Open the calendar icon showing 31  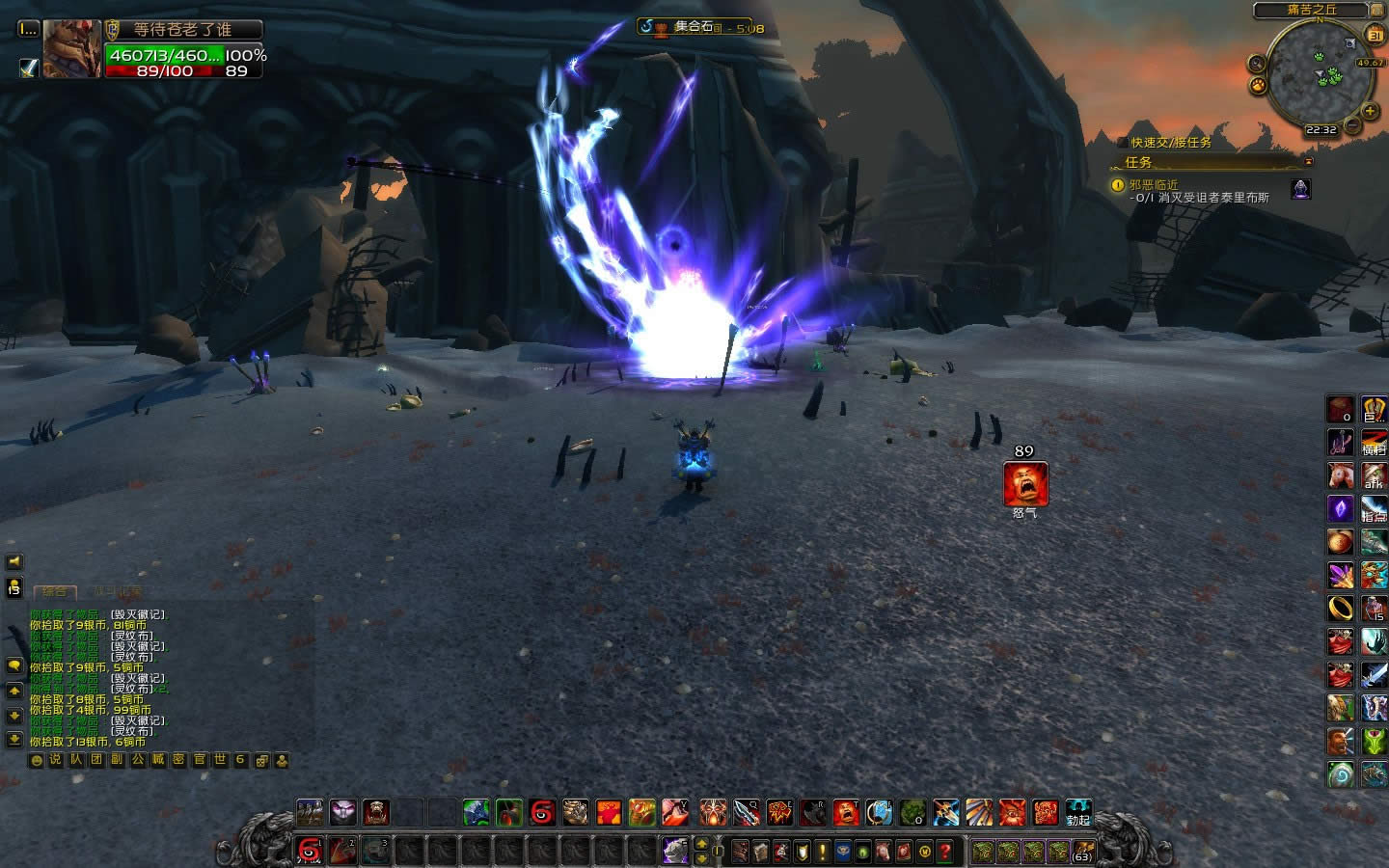pos(1375,36)
